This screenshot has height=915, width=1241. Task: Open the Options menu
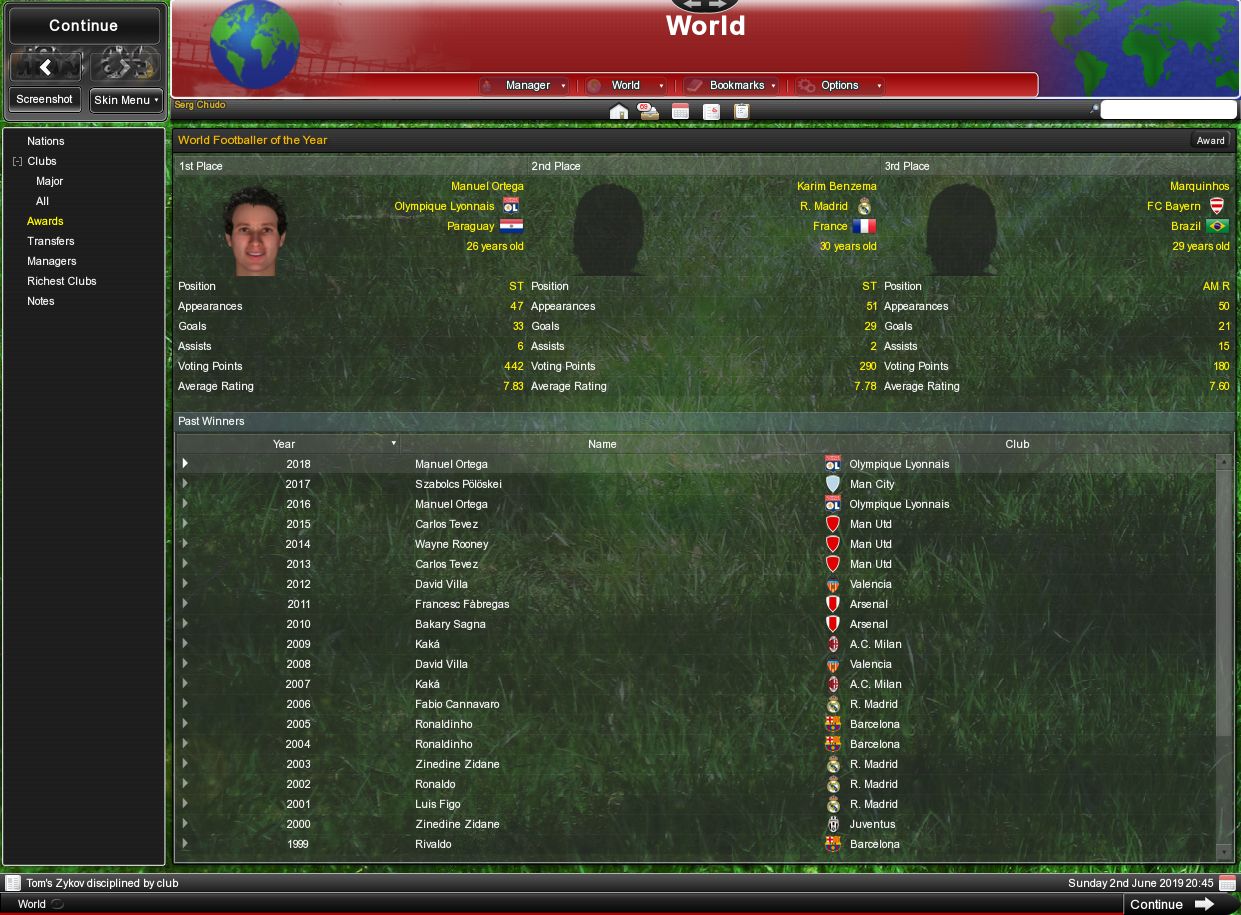pyautogui.click(x=840, y=86)
